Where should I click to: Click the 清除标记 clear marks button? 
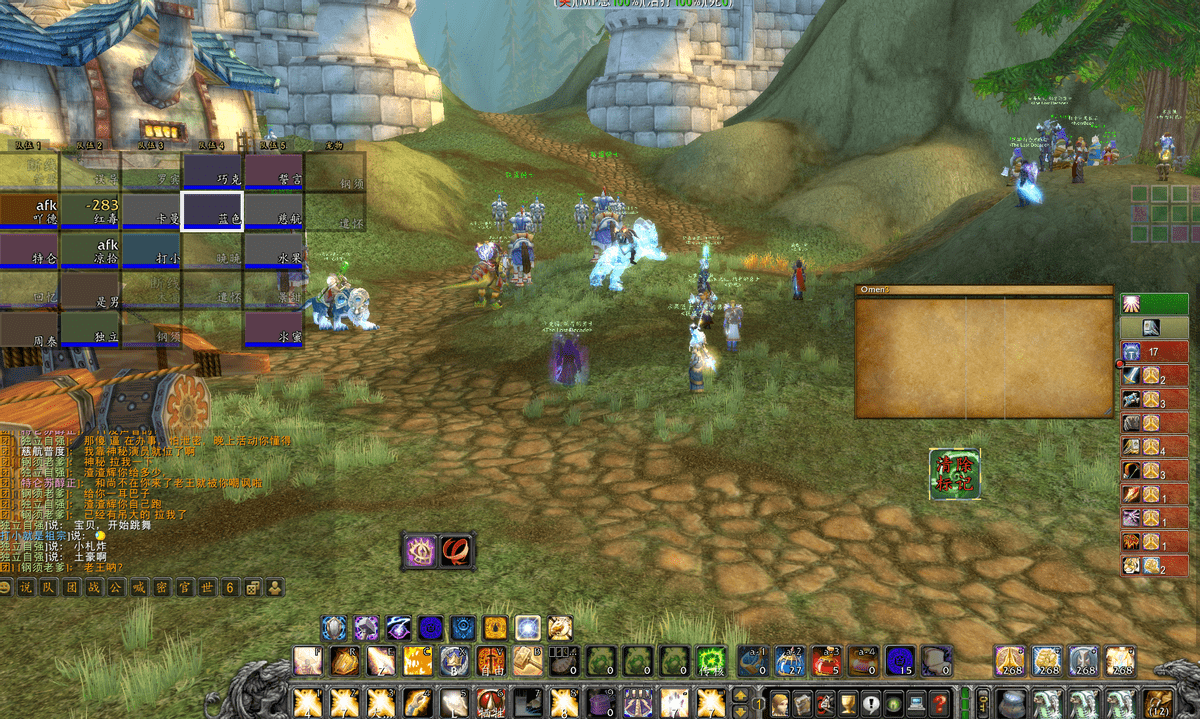[x=954, y=474]
